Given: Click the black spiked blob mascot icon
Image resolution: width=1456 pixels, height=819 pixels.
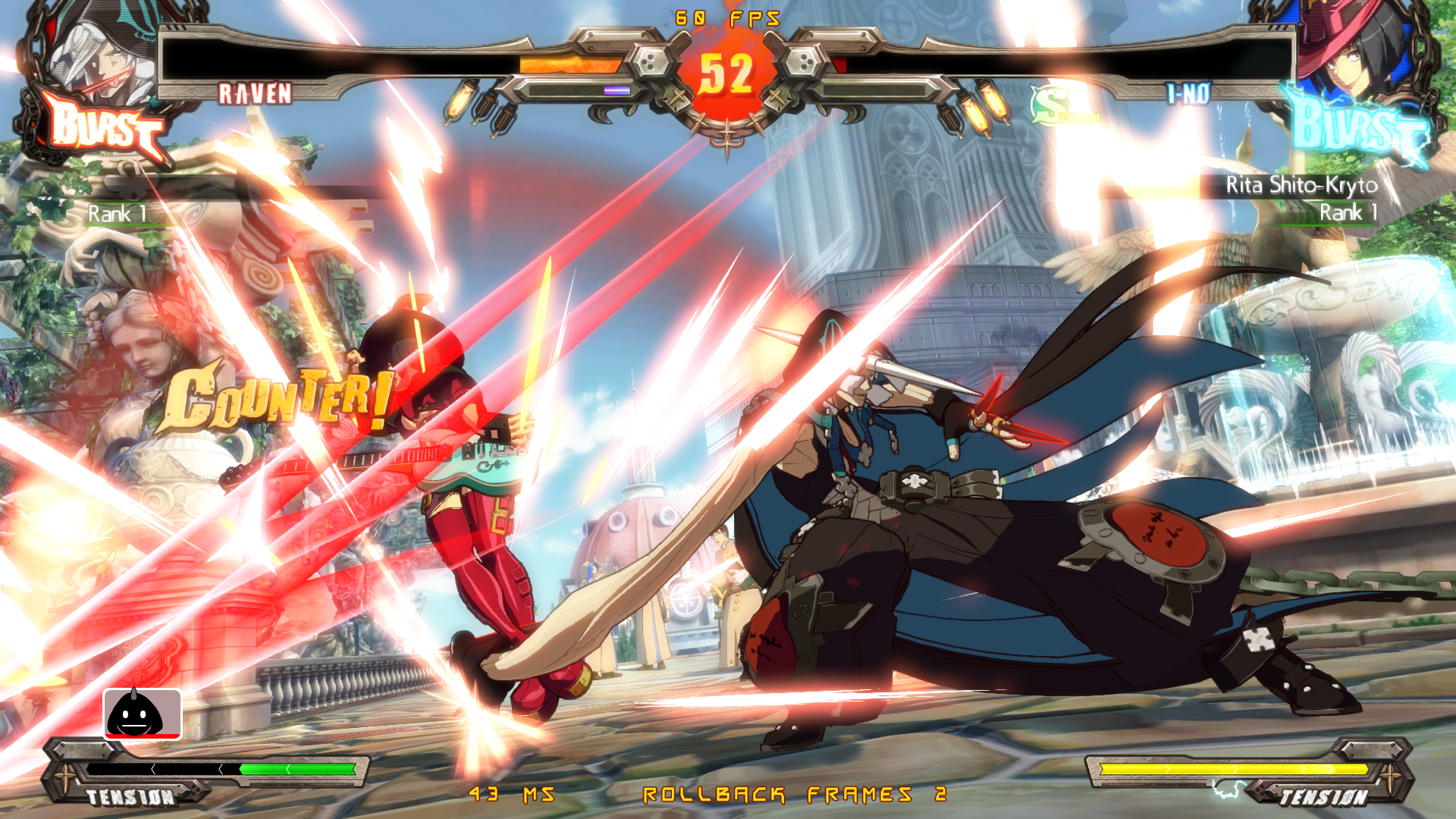Looking at the screenshot, I should [x=142, y=714].
